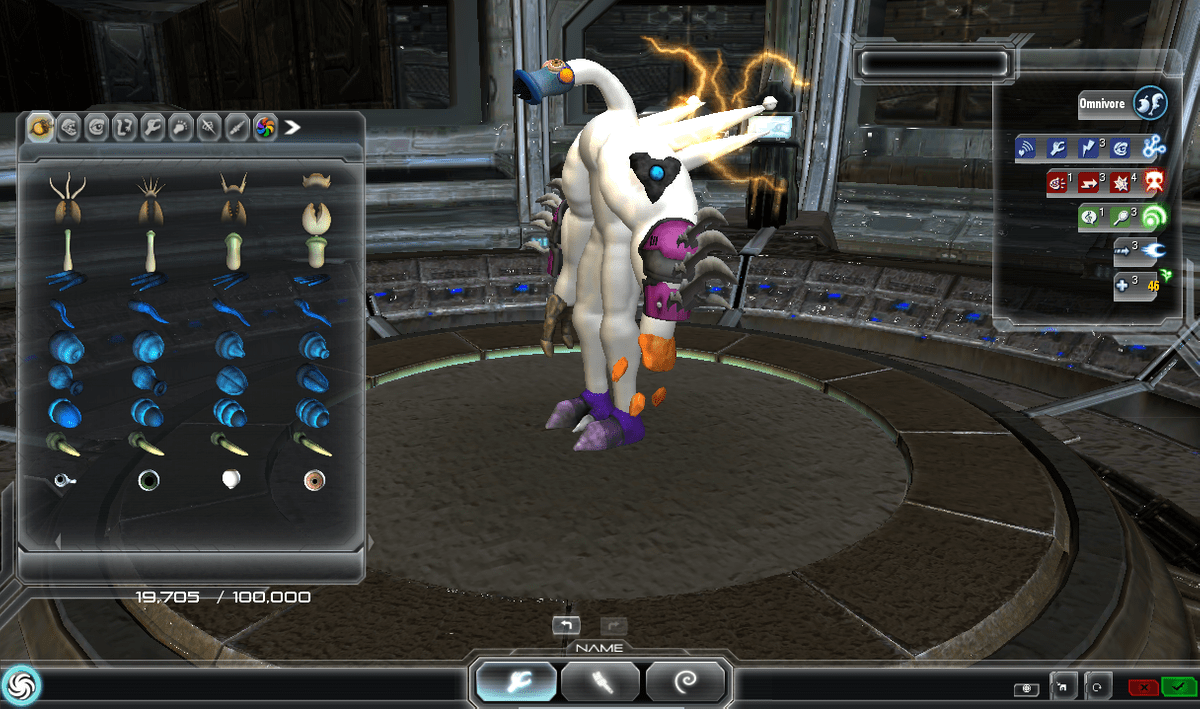The height and width of the screenshot is (709, 1200).
Task: Choose the green-ringed eye part
Action: coord(149,481)
